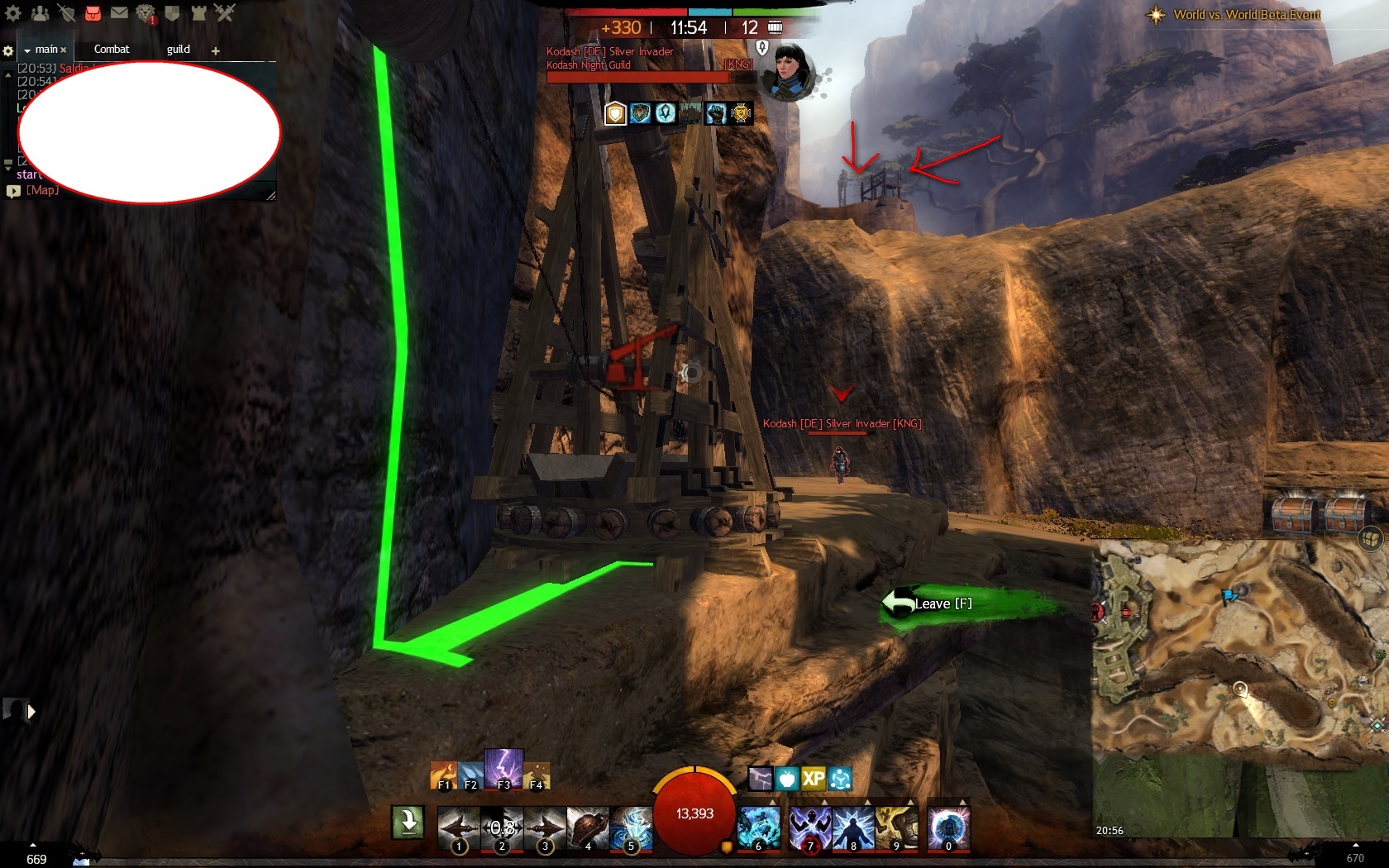Activate the F1 fire attunement
This screenshot has height=868, width=1389.
tap(443, 775)
